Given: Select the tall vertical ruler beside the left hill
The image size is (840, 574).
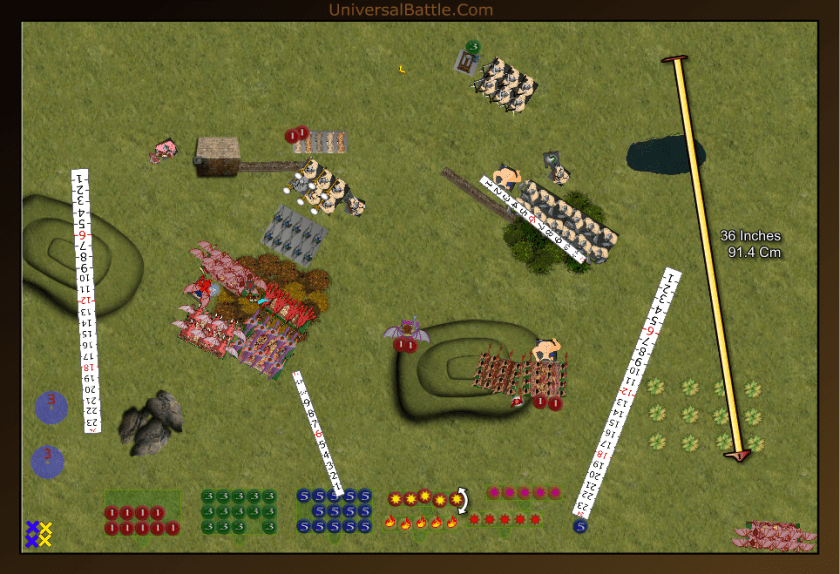Looking at the screenshot, I should coord(86,300).
